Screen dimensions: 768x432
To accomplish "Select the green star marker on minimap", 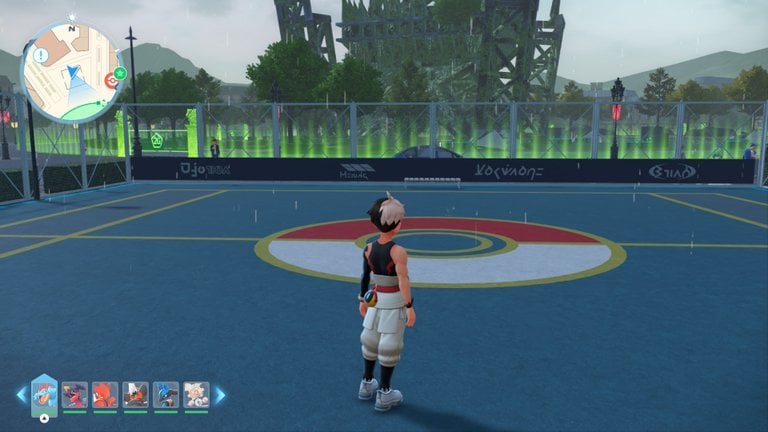I will click(120, 73).
